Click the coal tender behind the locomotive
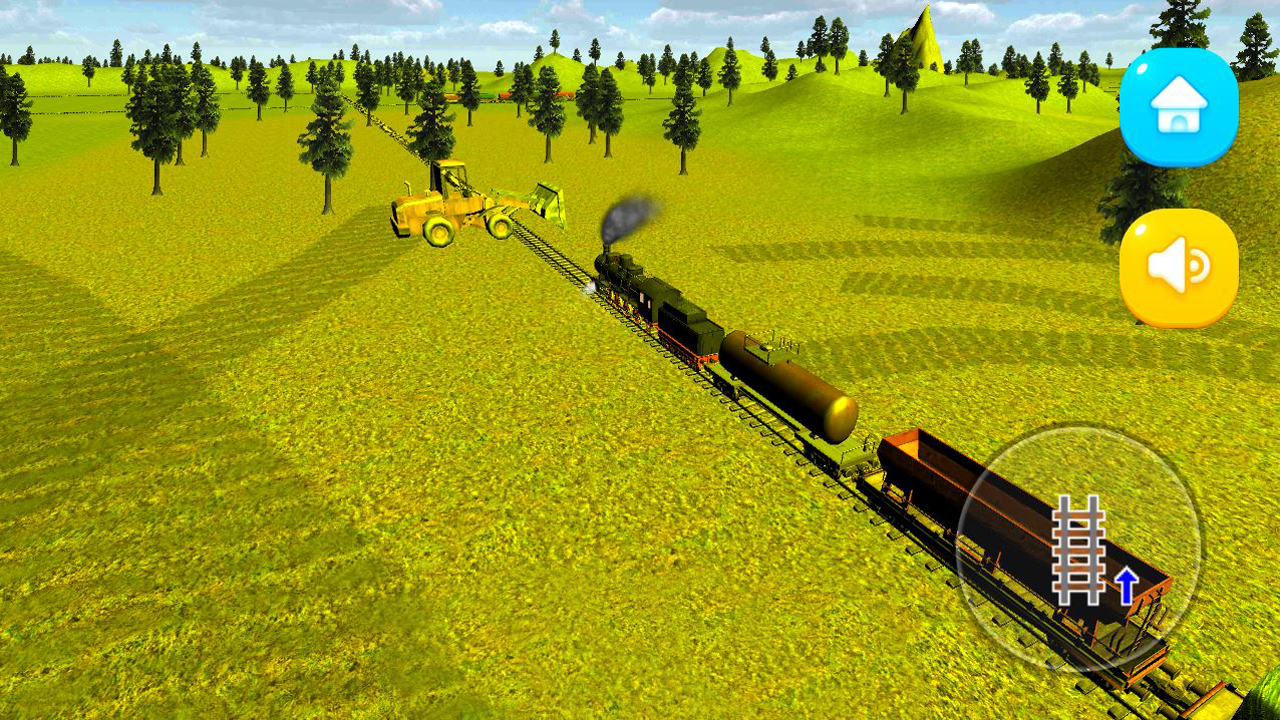 (x=685, y=330)
